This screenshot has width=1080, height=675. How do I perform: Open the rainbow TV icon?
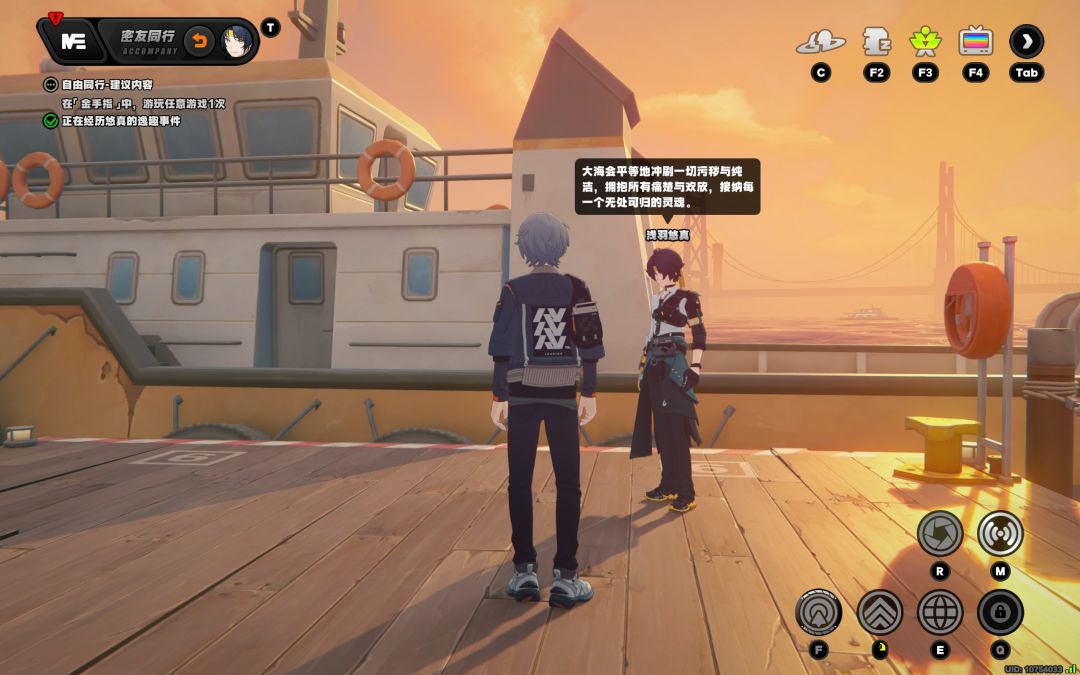975,42
